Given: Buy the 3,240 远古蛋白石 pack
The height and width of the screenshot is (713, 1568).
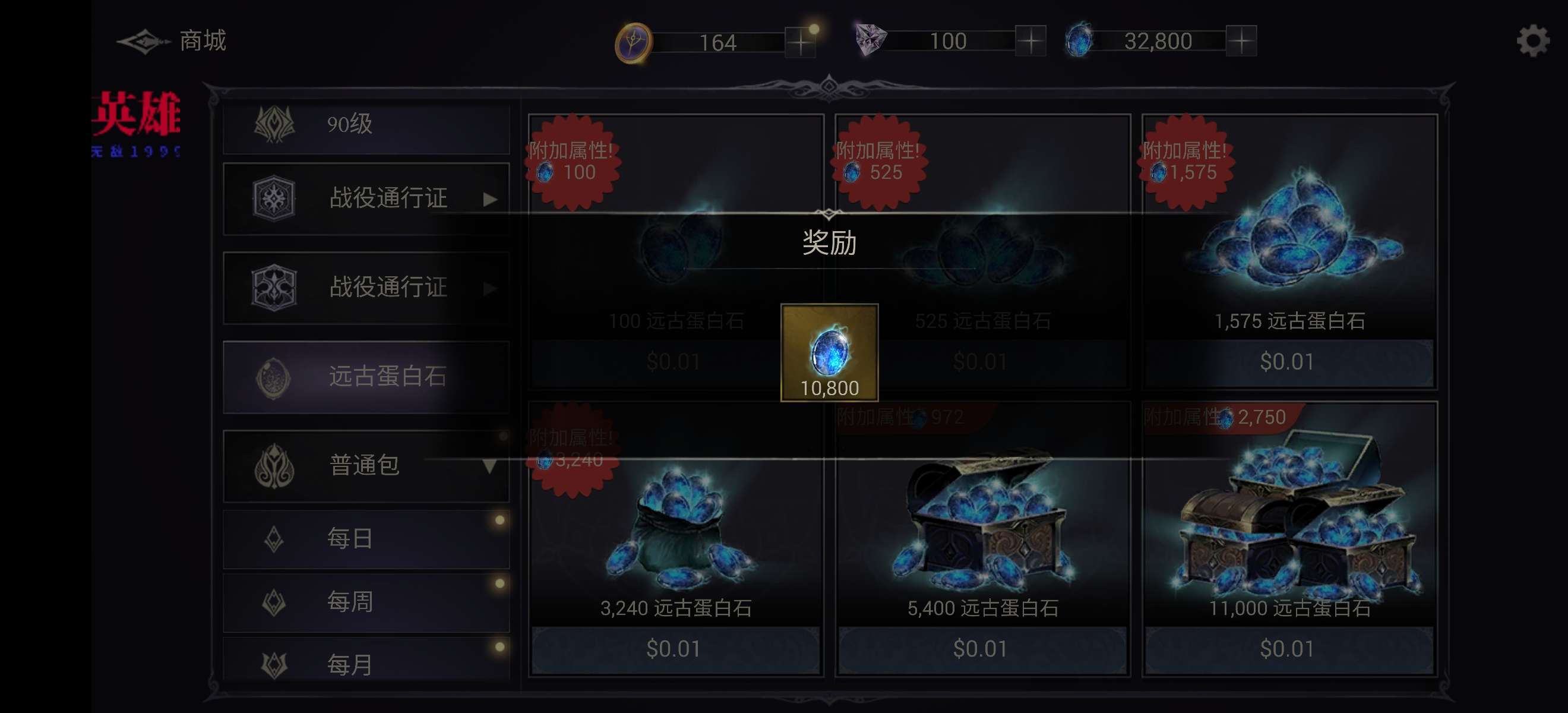Looking at the screenshot, I should tap(675, 648).
